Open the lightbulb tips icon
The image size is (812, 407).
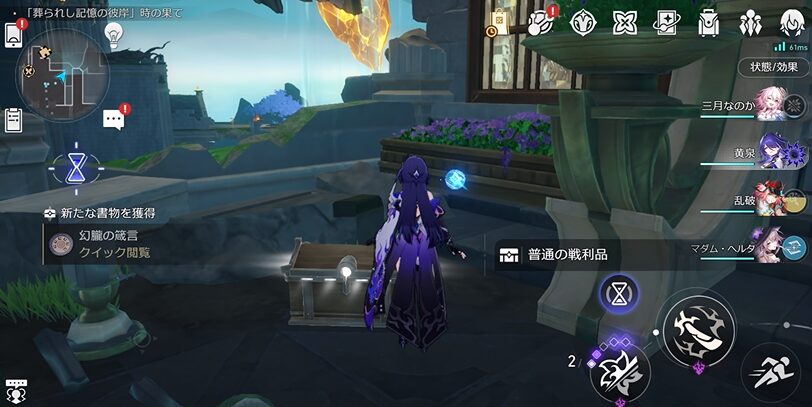[x=114, y=34]
